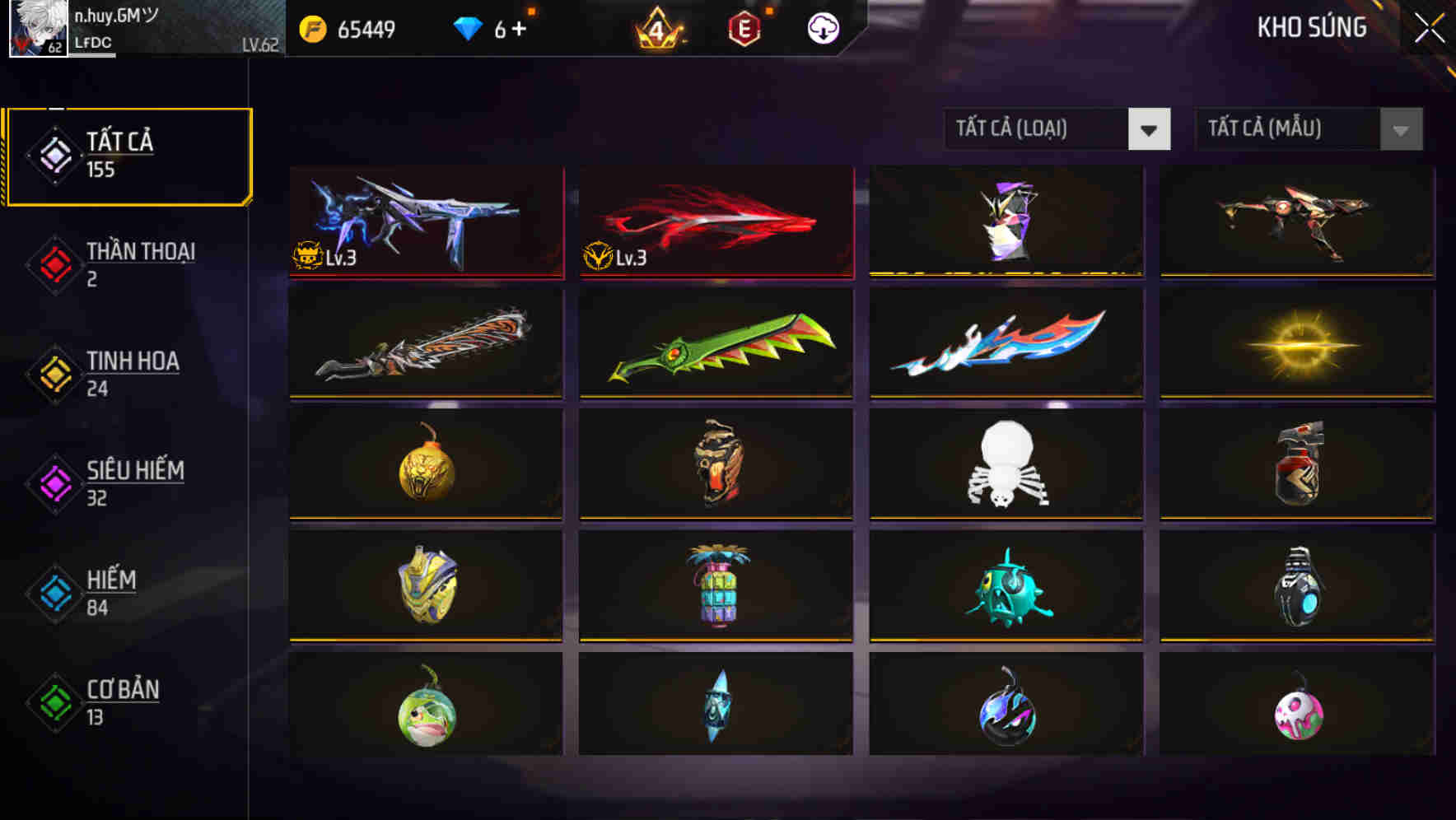1456x820 pixels.
Task: Select the Lv.3 blue dragon rifle skin
Action: 425,221
